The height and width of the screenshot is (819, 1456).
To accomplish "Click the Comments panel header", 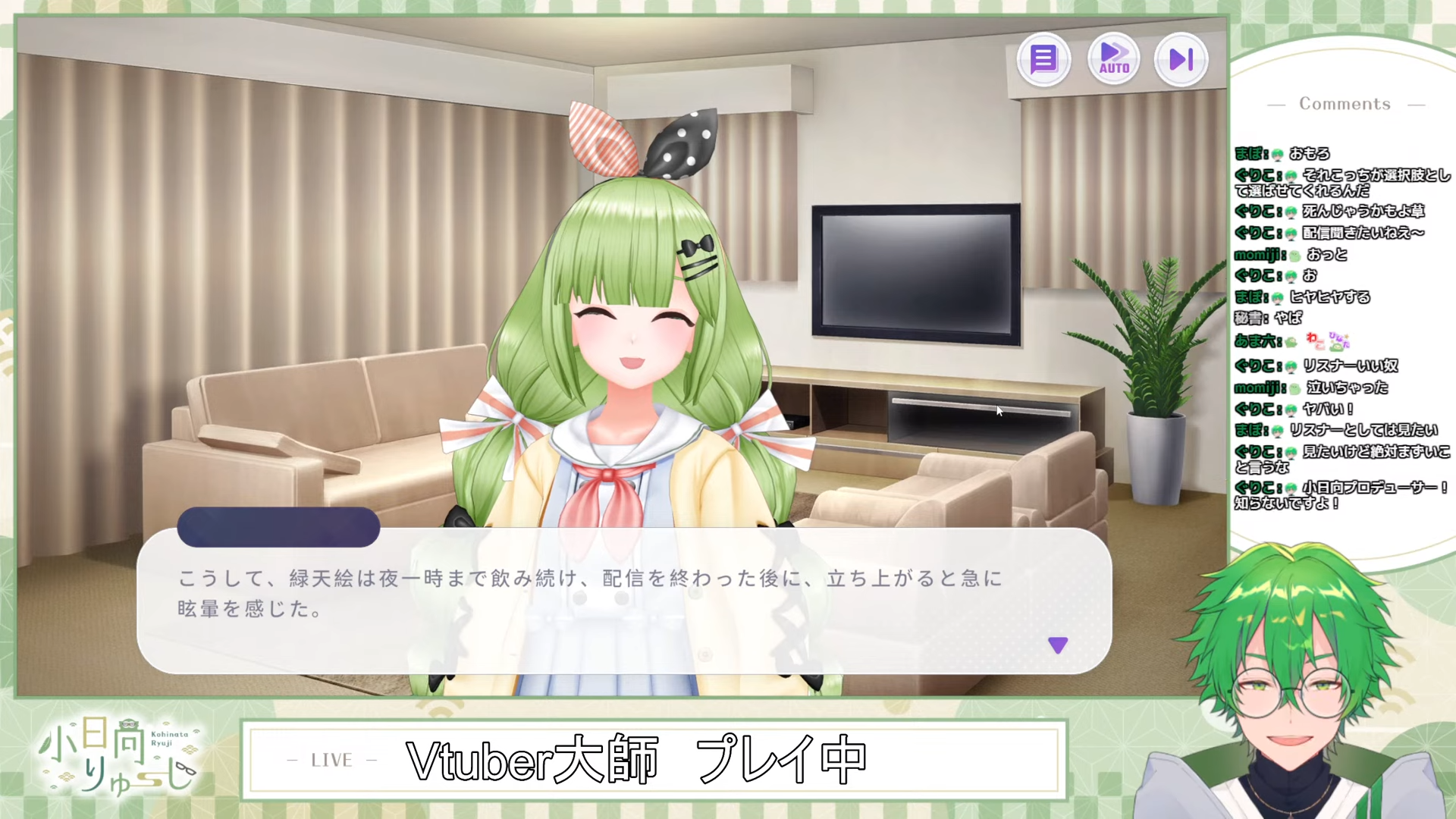I will pyautogui.click(x=1345, y=104).
